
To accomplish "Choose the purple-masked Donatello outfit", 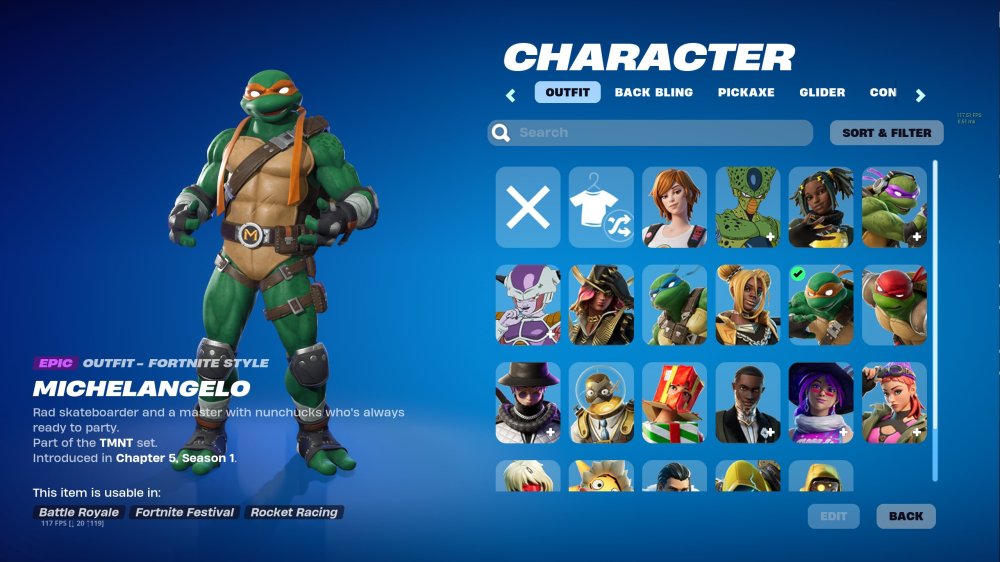I will (894, 207).
